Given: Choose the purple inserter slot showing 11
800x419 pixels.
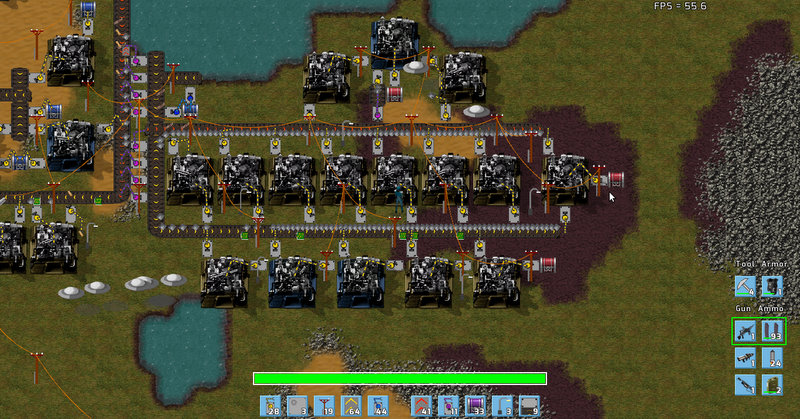Looking at the screenshot, I should pyautogui.click(x=450, y=406).
